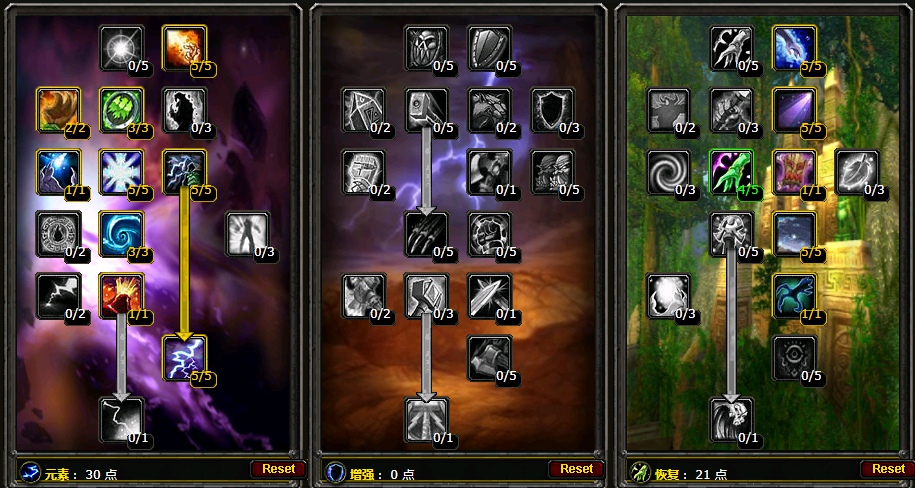
Task: Pick the Restoration tree's bottom 0/1 talent
Action: click(x=732, y=419)
